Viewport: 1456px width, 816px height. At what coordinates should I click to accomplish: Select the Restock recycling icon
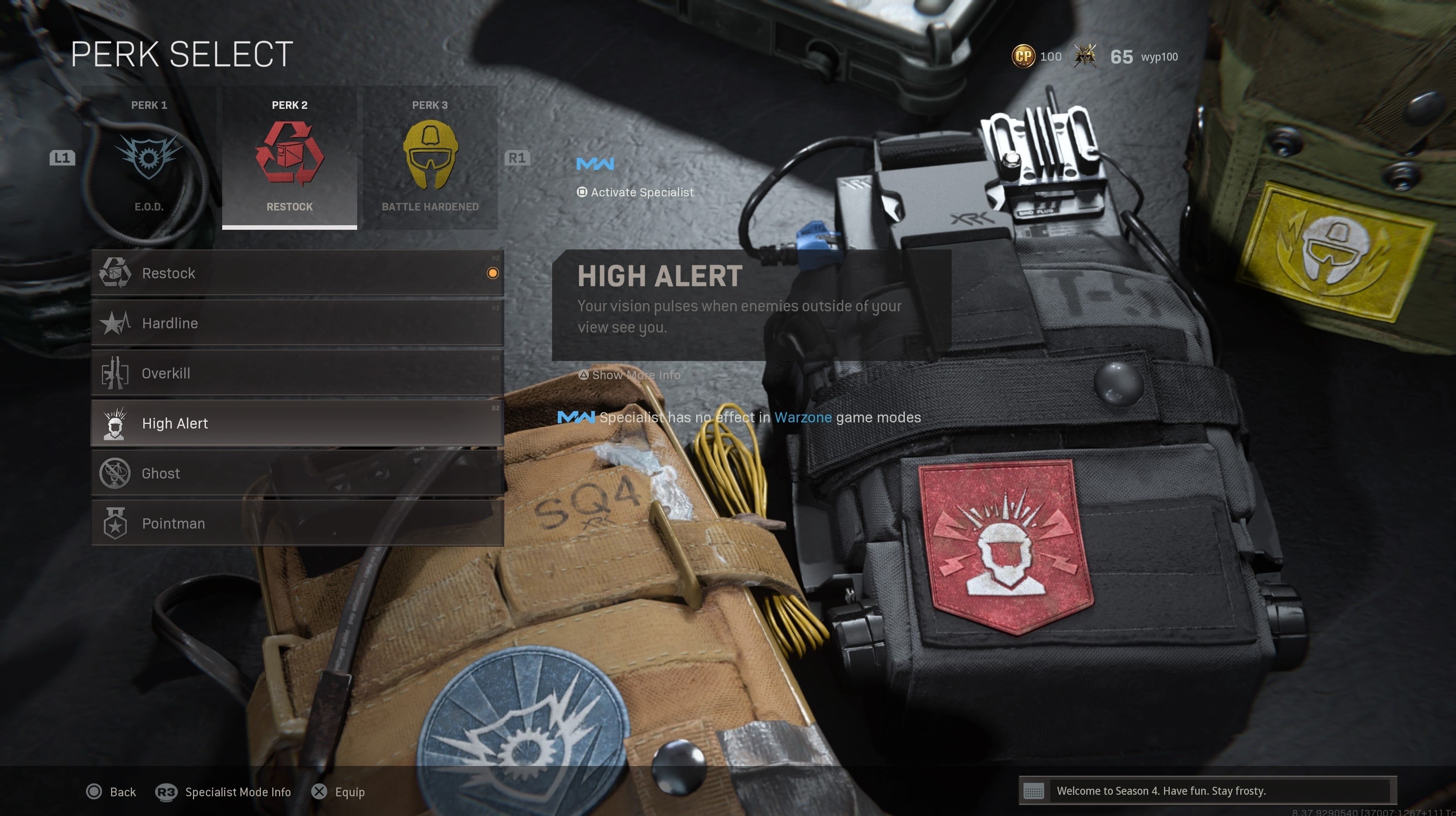[x=116, y=273]
